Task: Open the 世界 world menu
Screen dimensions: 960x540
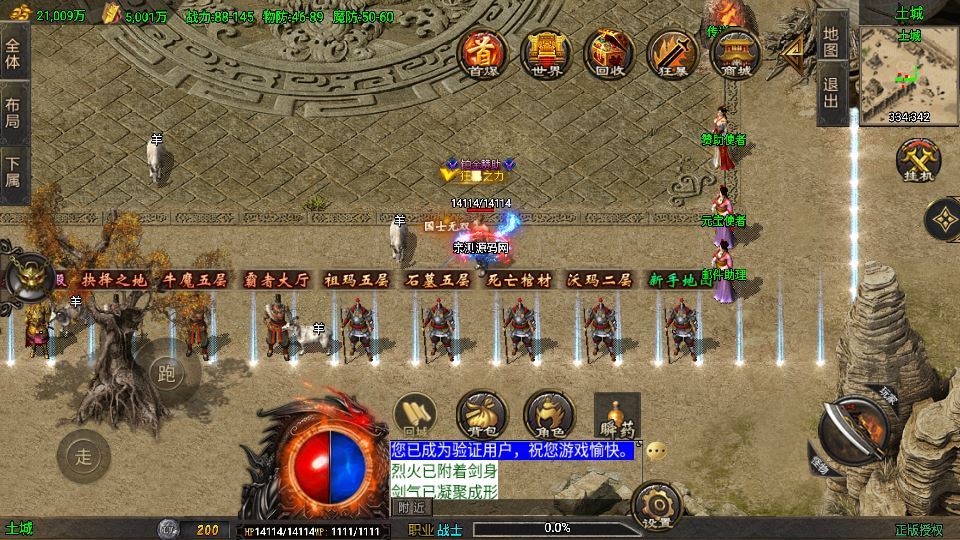Action: click(547, 52)
